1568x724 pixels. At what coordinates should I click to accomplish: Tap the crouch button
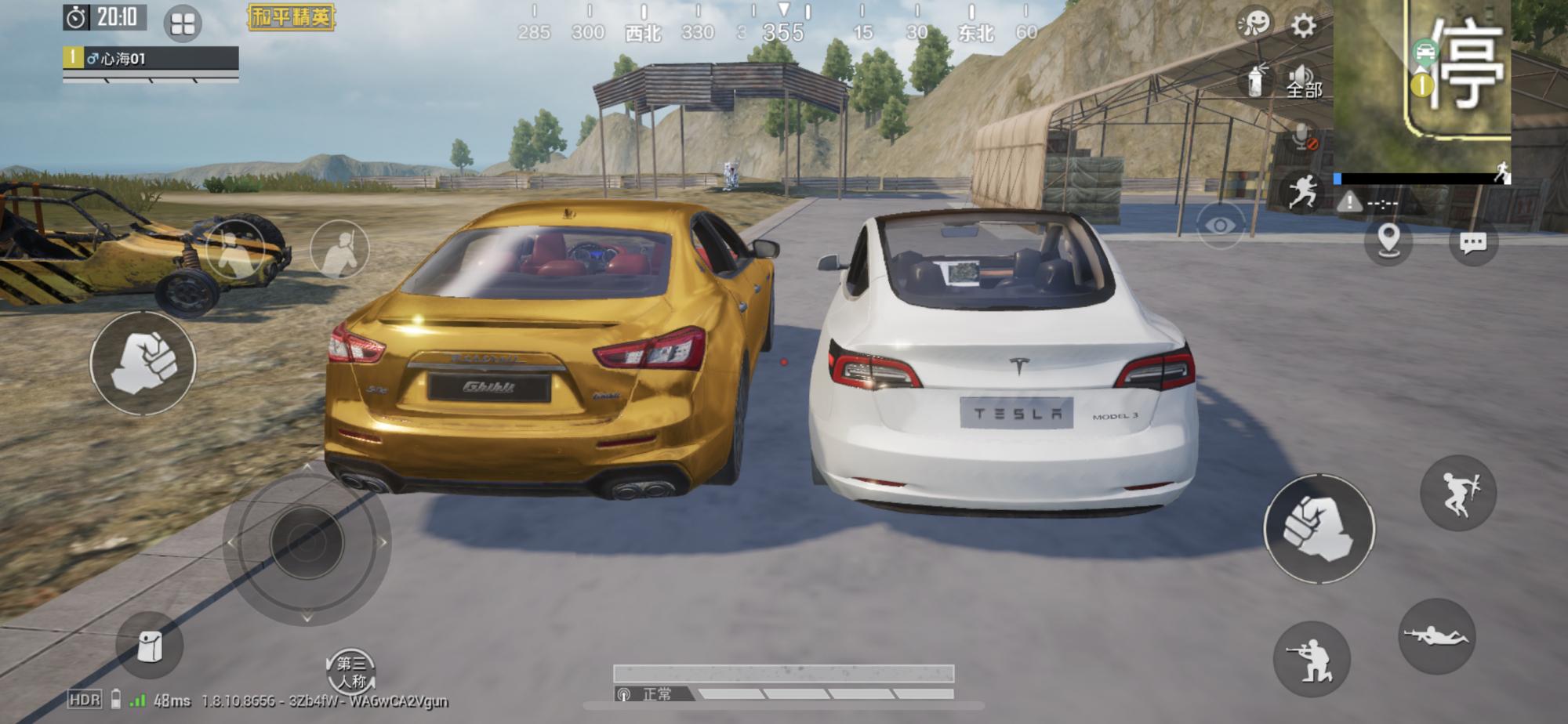1312,659
